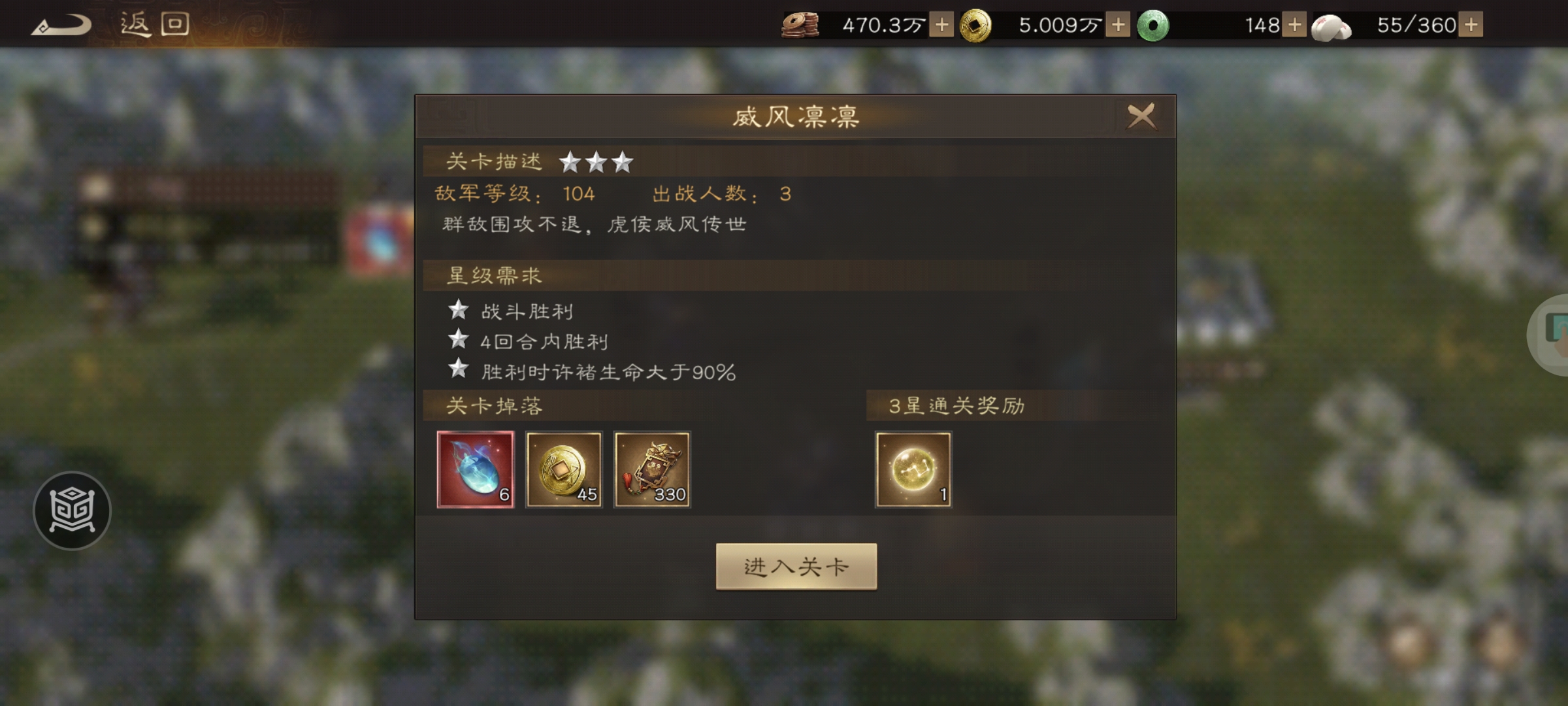Open the treasure box icon on the left

(72, 510)
